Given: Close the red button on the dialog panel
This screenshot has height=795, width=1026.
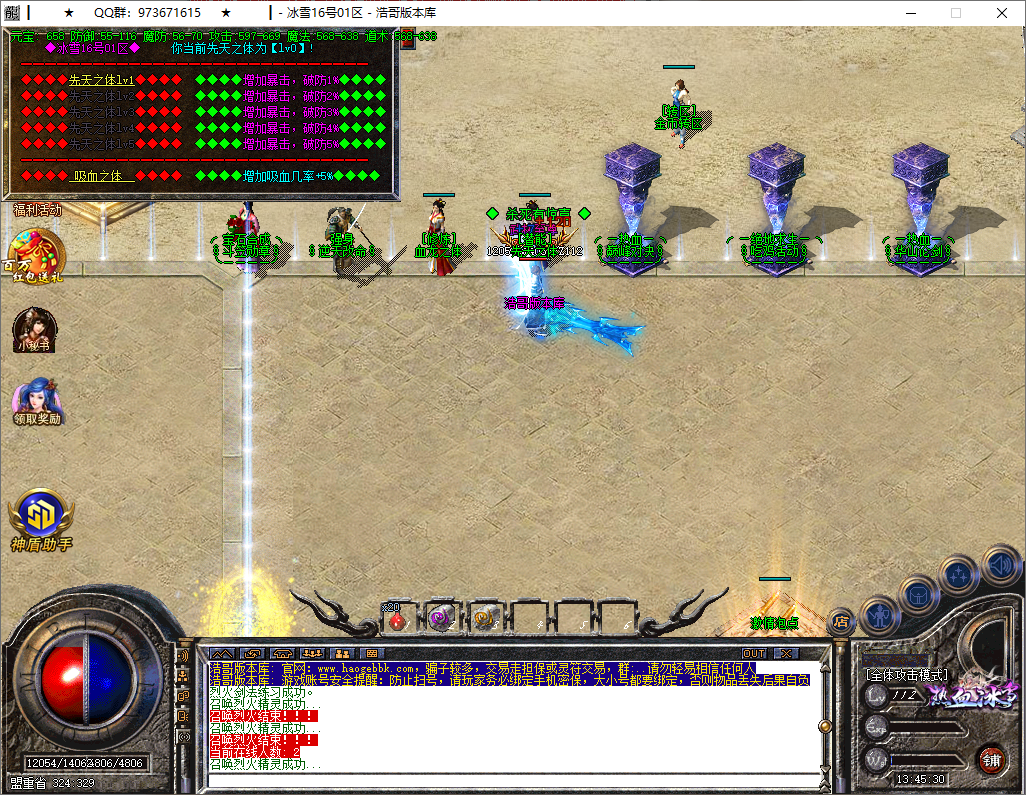Looking at the screenshot, I should (407, 41).
